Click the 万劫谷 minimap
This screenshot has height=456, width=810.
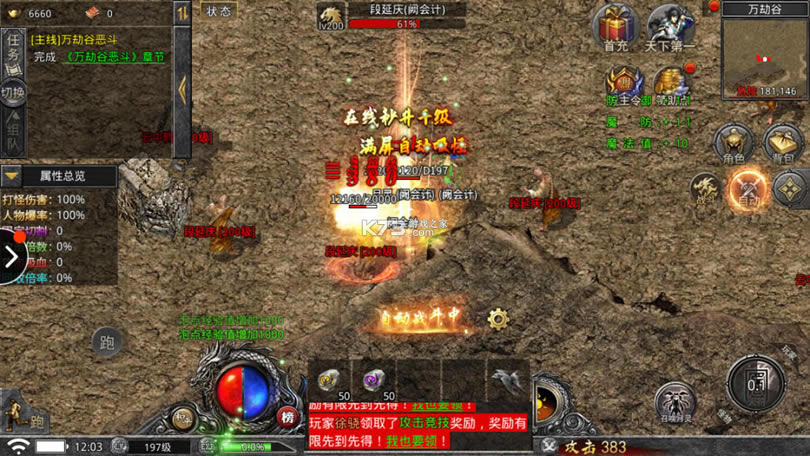(764, 58)
